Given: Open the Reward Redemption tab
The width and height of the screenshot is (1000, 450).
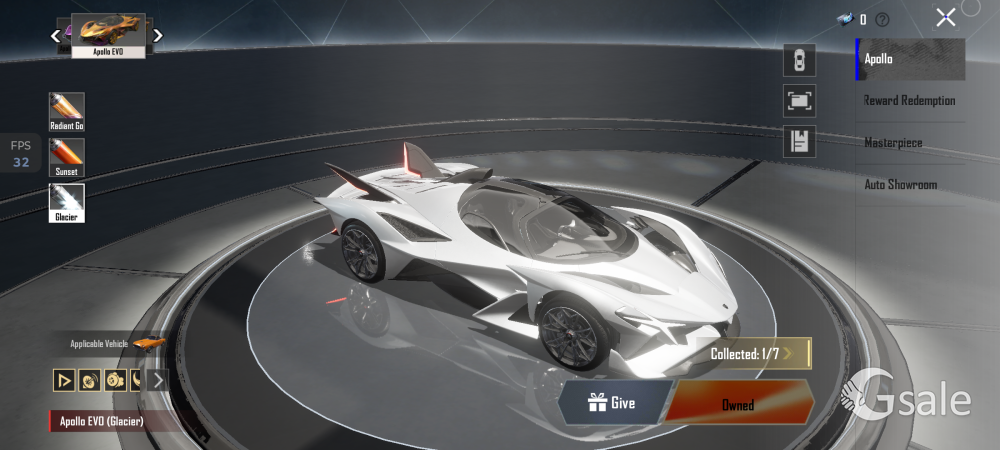Looking at the screenshot, I should 910,101.
